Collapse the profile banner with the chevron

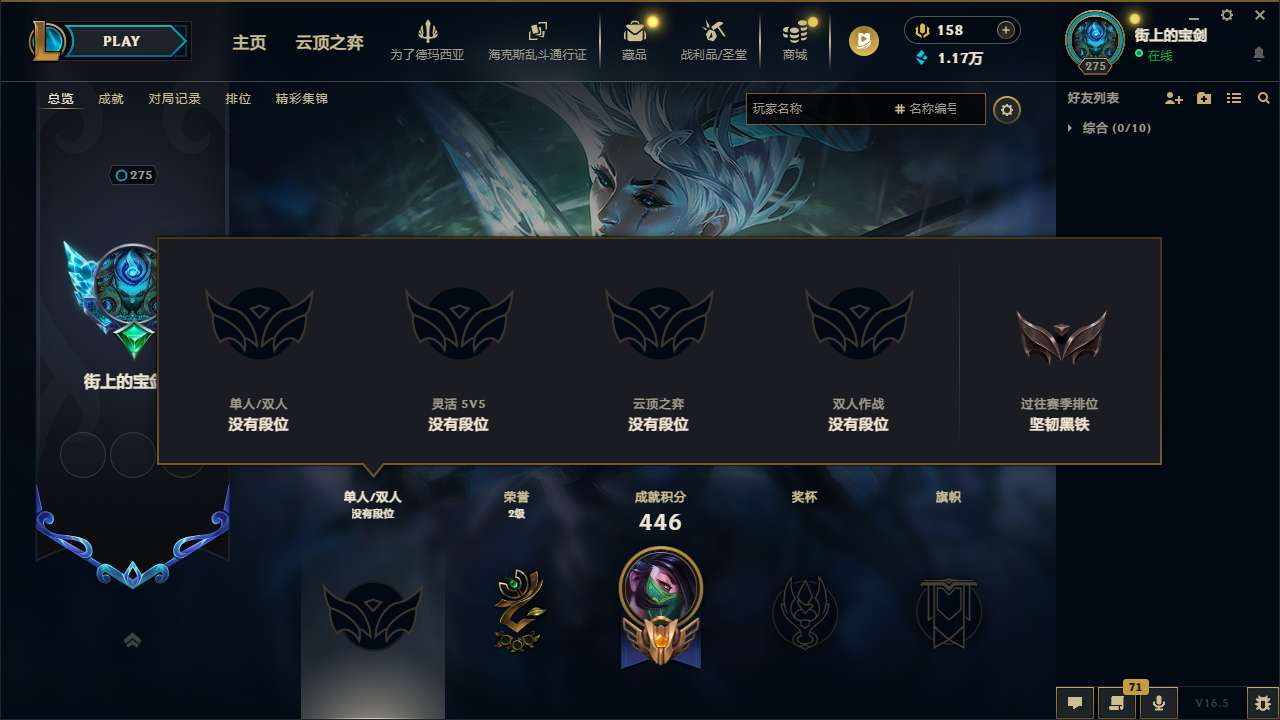132,640
